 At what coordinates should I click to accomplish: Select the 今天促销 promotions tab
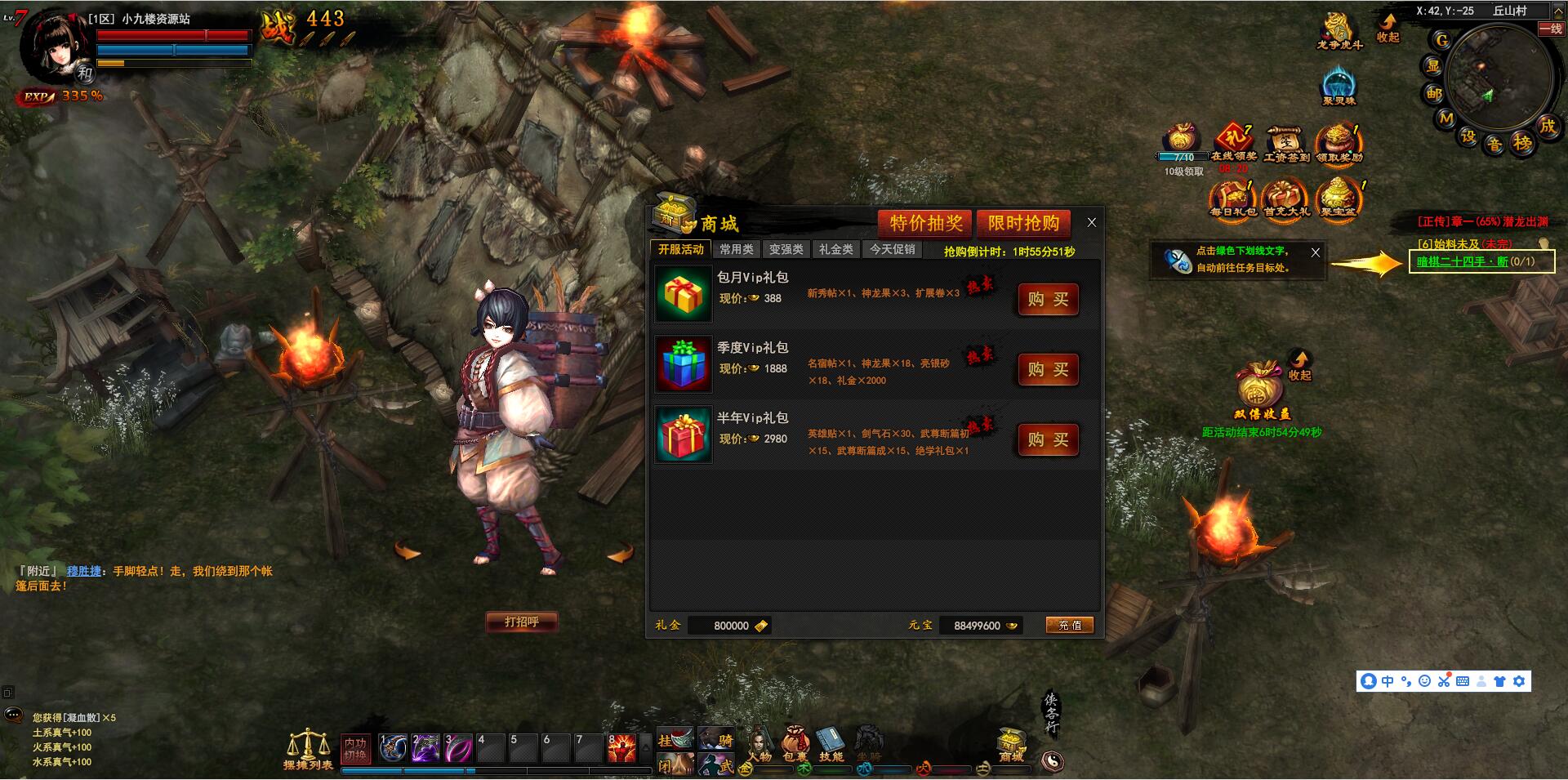pyautogui.click(x=892, y=249)
